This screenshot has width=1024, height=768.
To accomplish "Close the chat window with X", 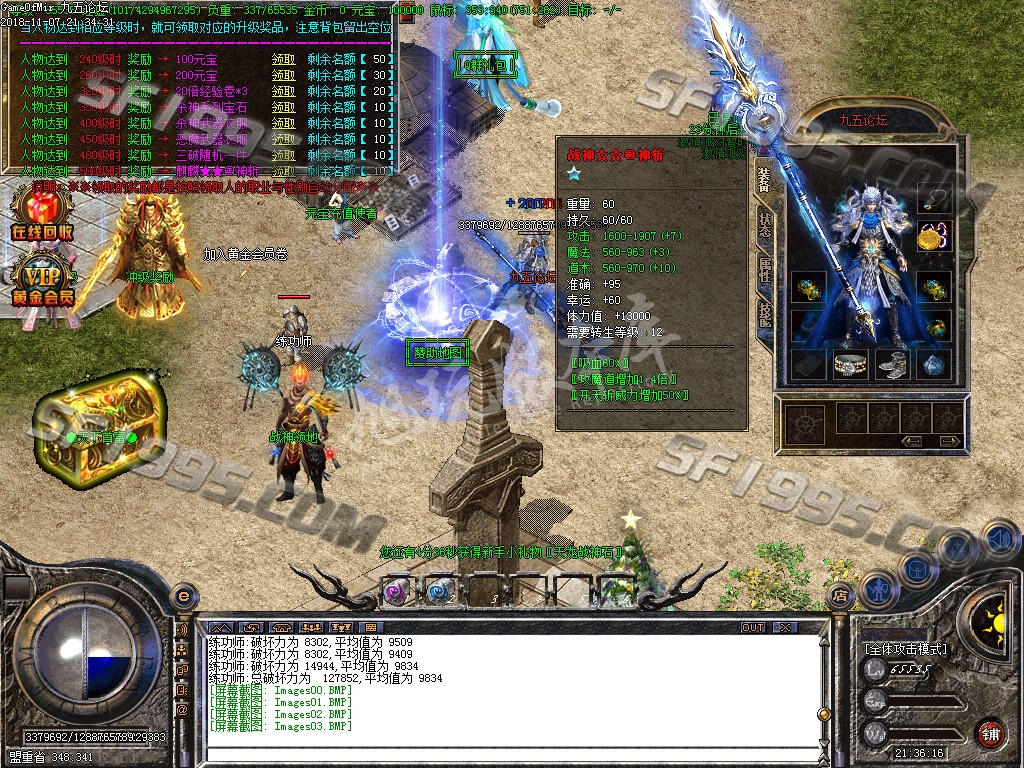I will coord(786,627).
